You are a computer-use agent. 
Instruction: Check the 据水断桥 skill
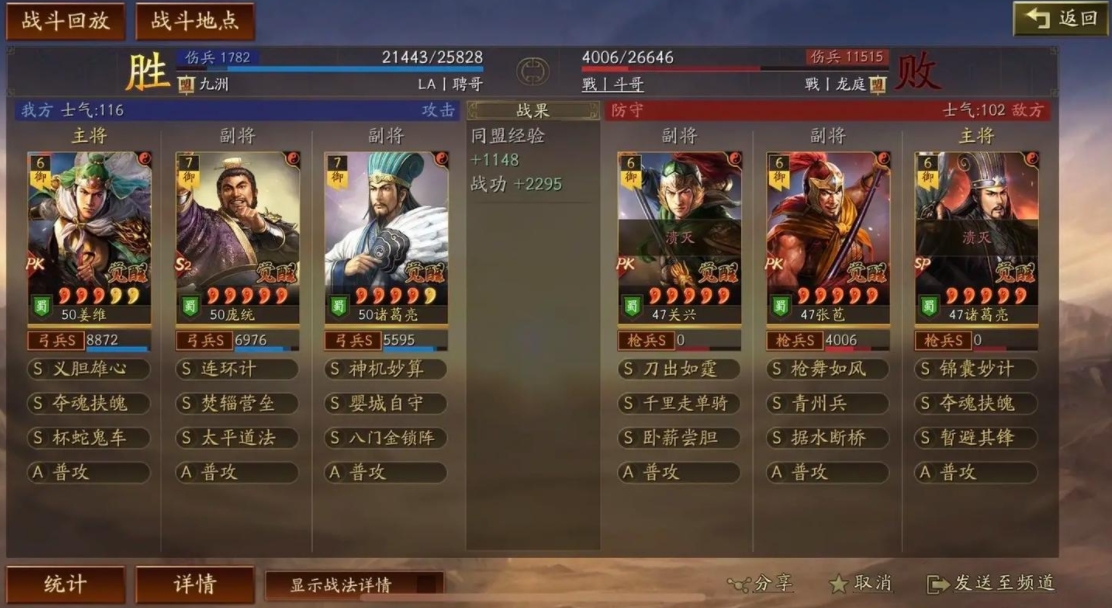point(828,438)
